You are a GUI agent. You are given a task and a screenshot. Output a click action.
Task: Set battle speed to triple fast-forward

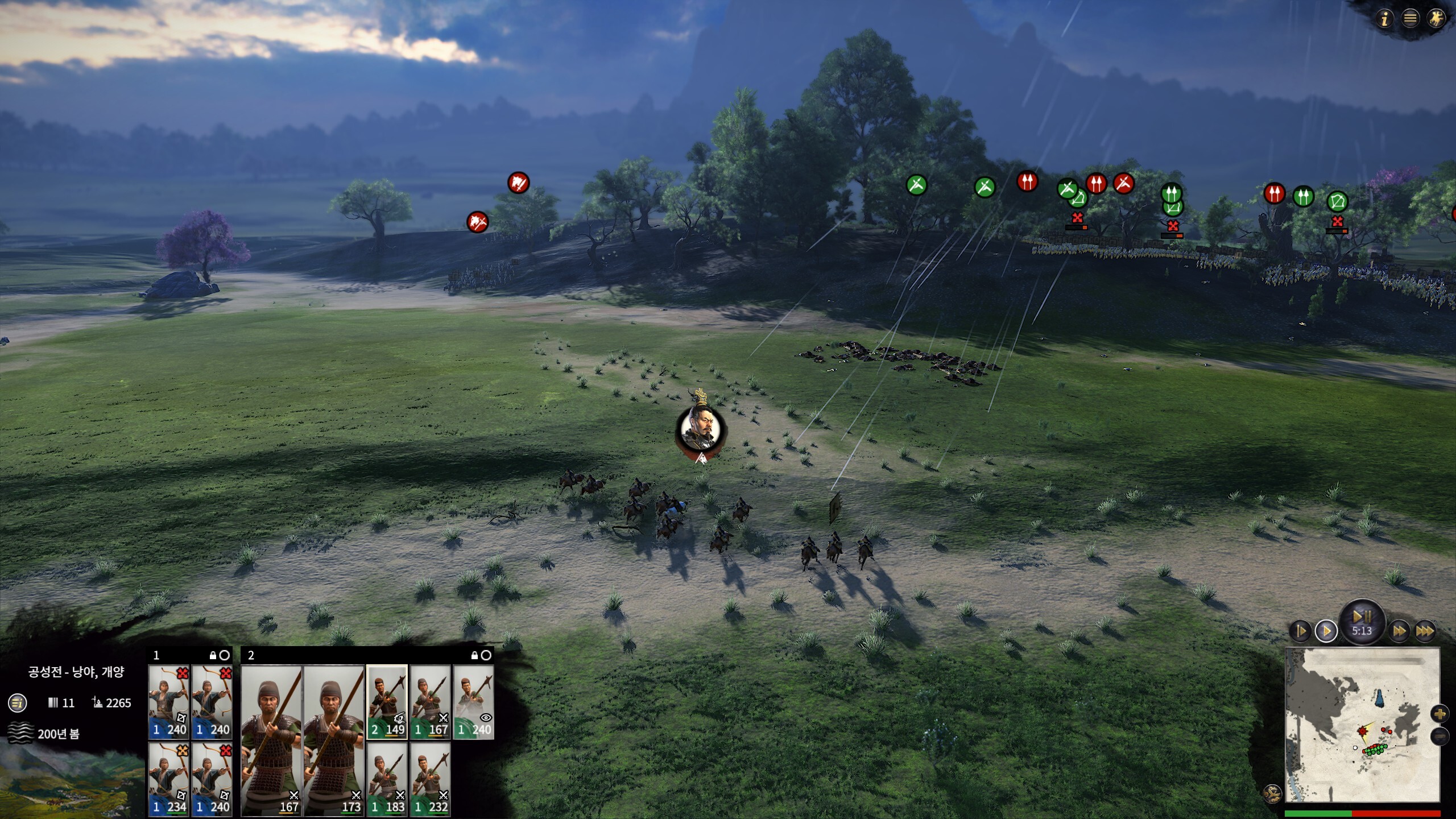click(x=1424, y=631)
